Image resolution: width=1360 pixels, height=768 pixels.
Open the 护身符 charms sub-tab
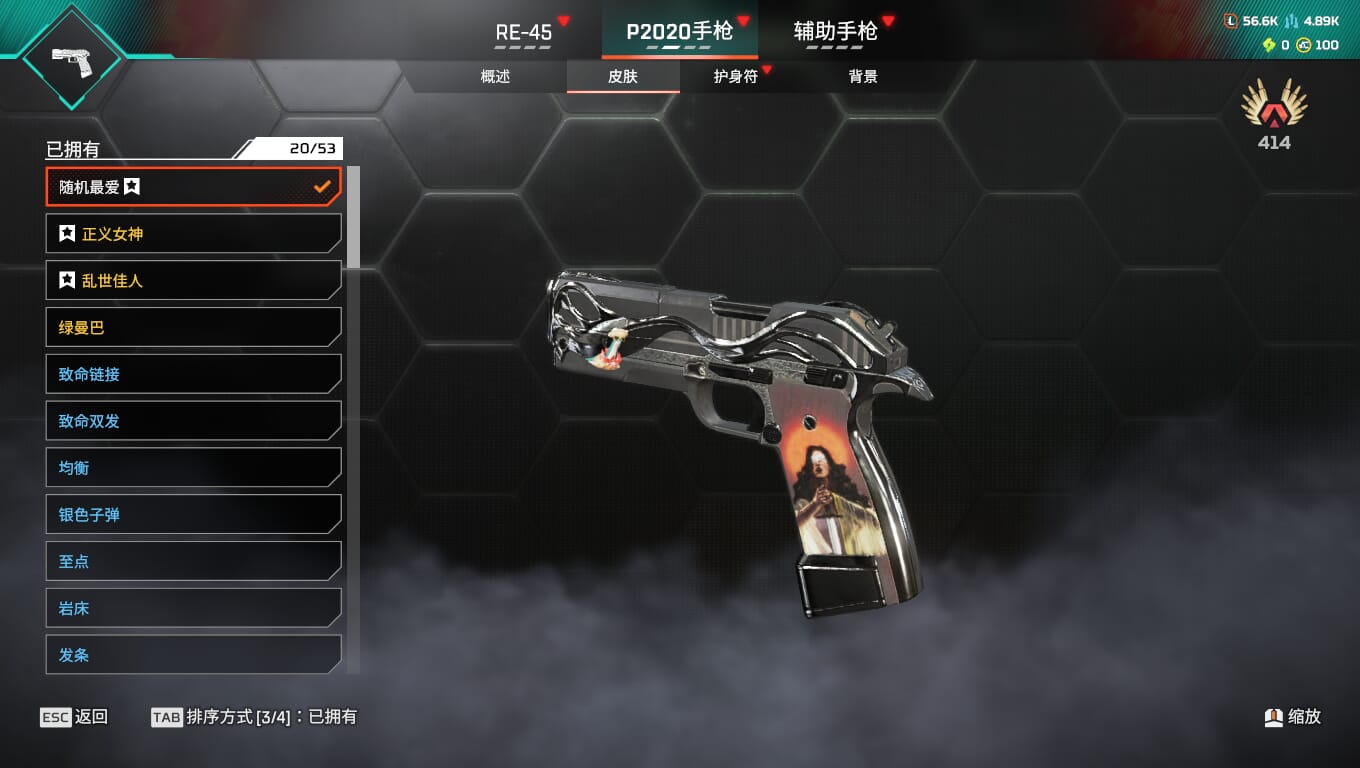click(x=736, y=77)
